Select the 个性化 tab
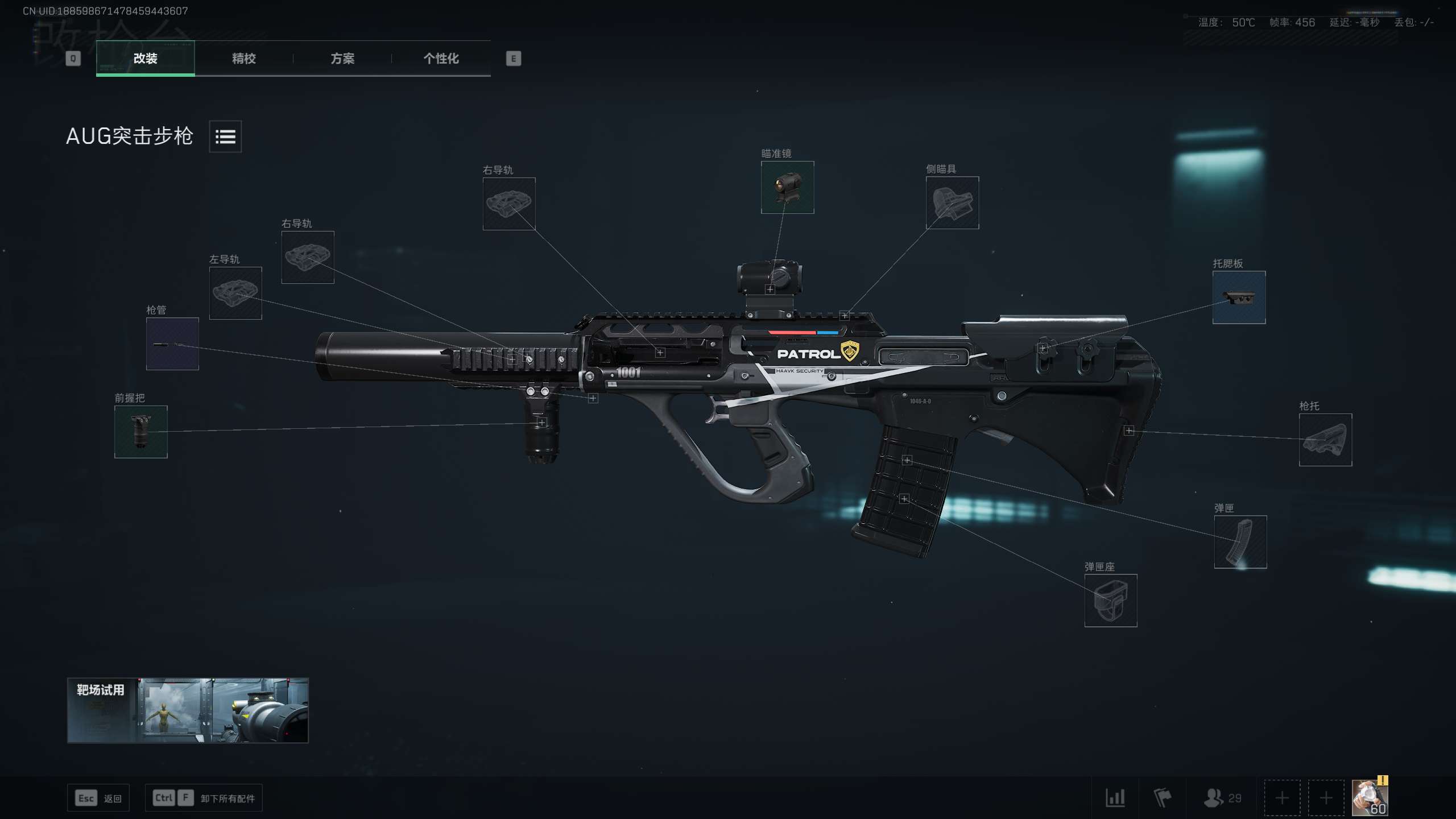Screen dimensions: 1456x819 pos(441,58)
